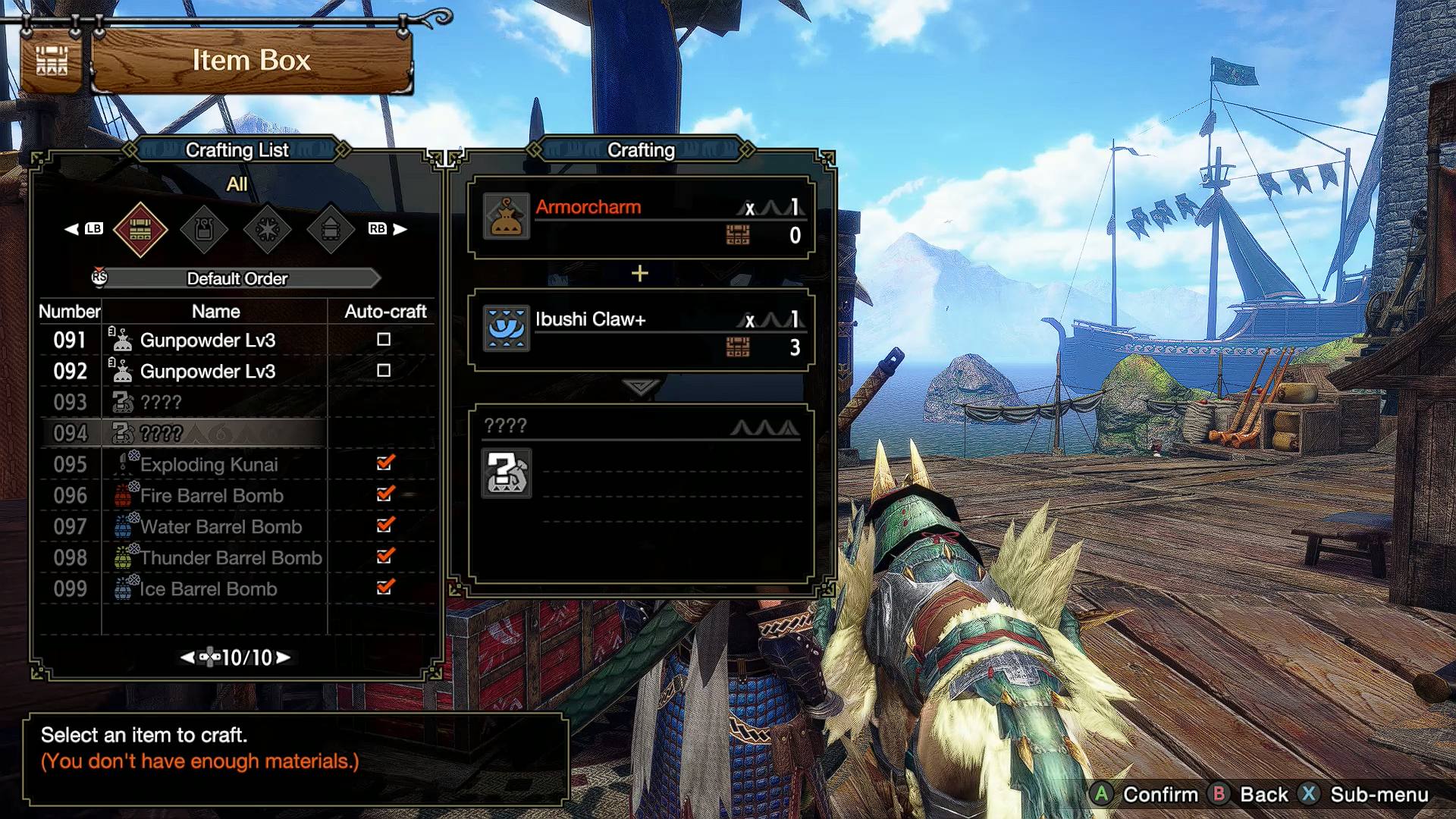Uncheck auto-craft for Fire Barrel Bomb
The image size is (1456, 819).
tap(385, 494)
